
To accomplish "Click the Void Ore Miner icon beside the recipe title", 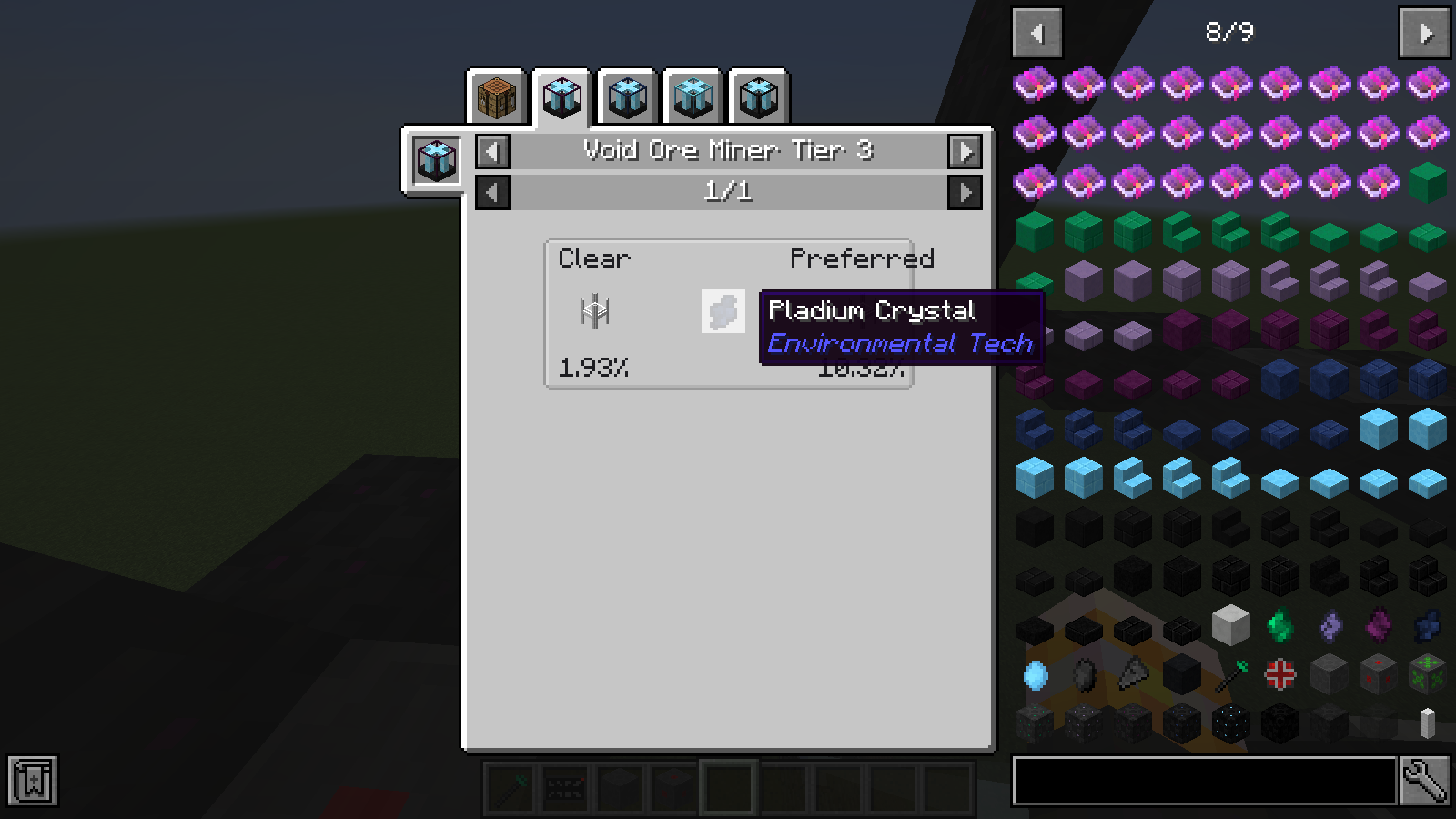I will pyautogui.click(x=435, y=160).
